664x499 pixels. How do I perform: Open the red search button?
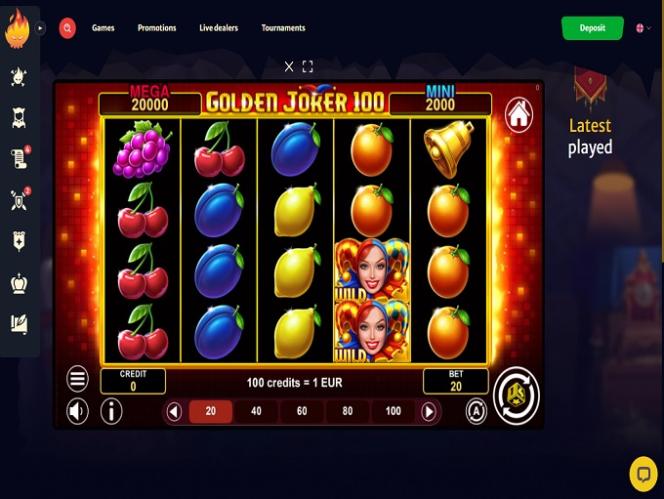click(x=67, y=28)
